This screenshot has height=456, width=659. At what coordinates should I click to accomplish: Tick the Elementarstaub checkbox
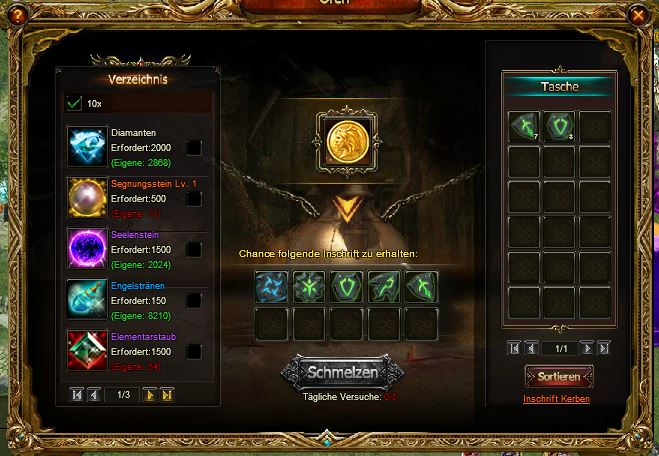tap(193, 351)
